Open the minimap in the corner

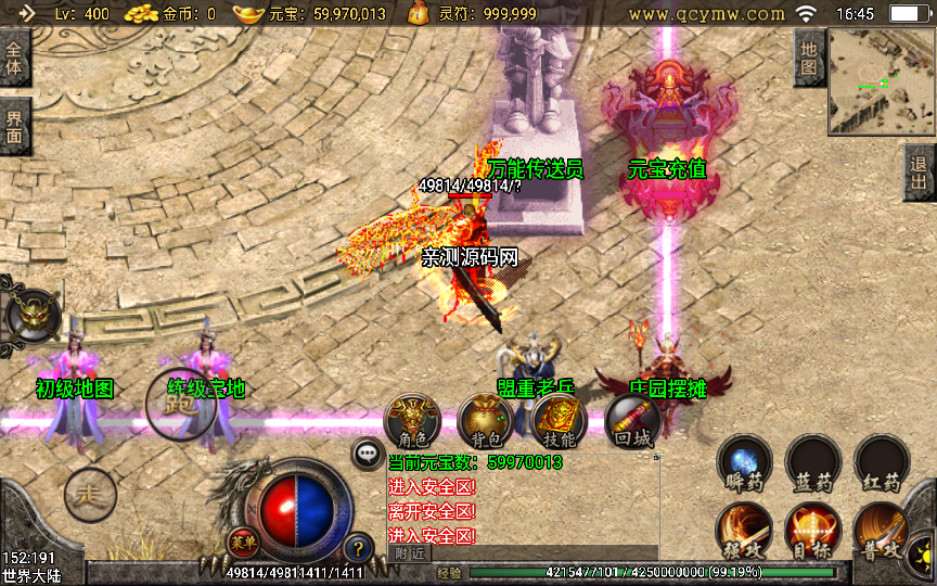click(x=881, y=81)
